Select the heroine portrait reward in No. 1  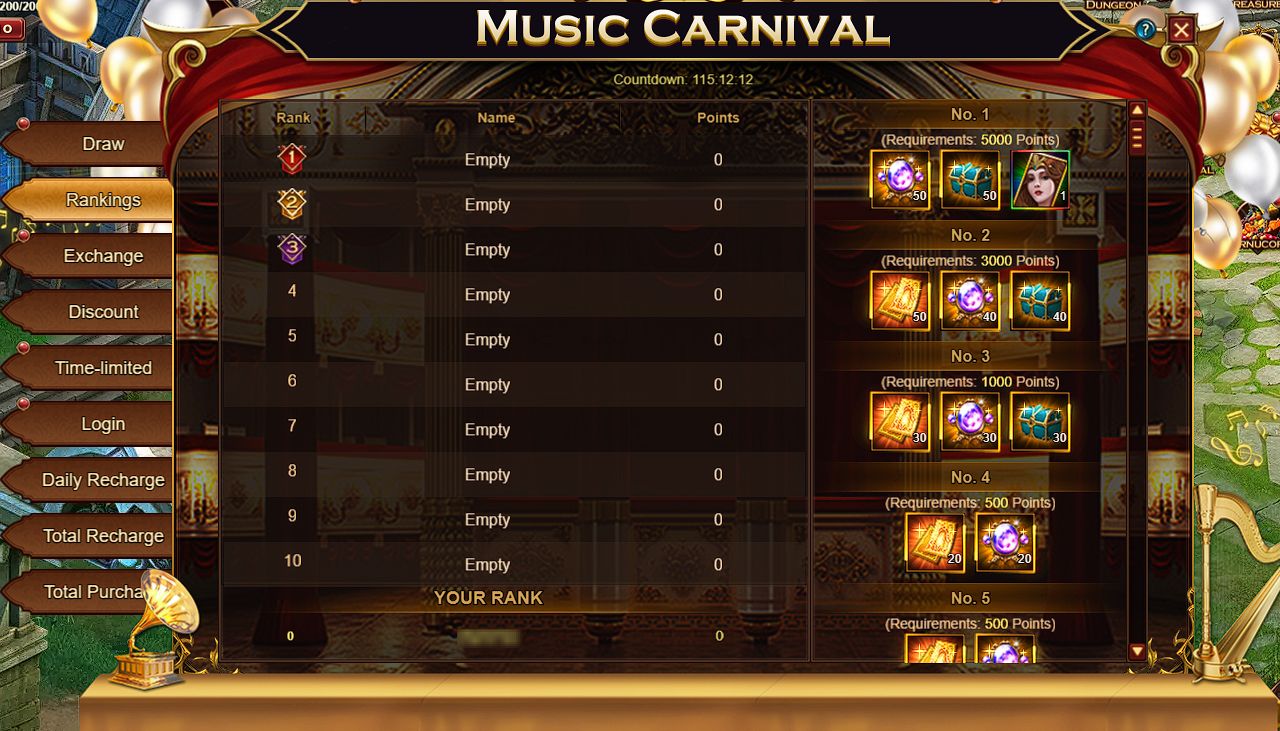tap(1040, 180)
